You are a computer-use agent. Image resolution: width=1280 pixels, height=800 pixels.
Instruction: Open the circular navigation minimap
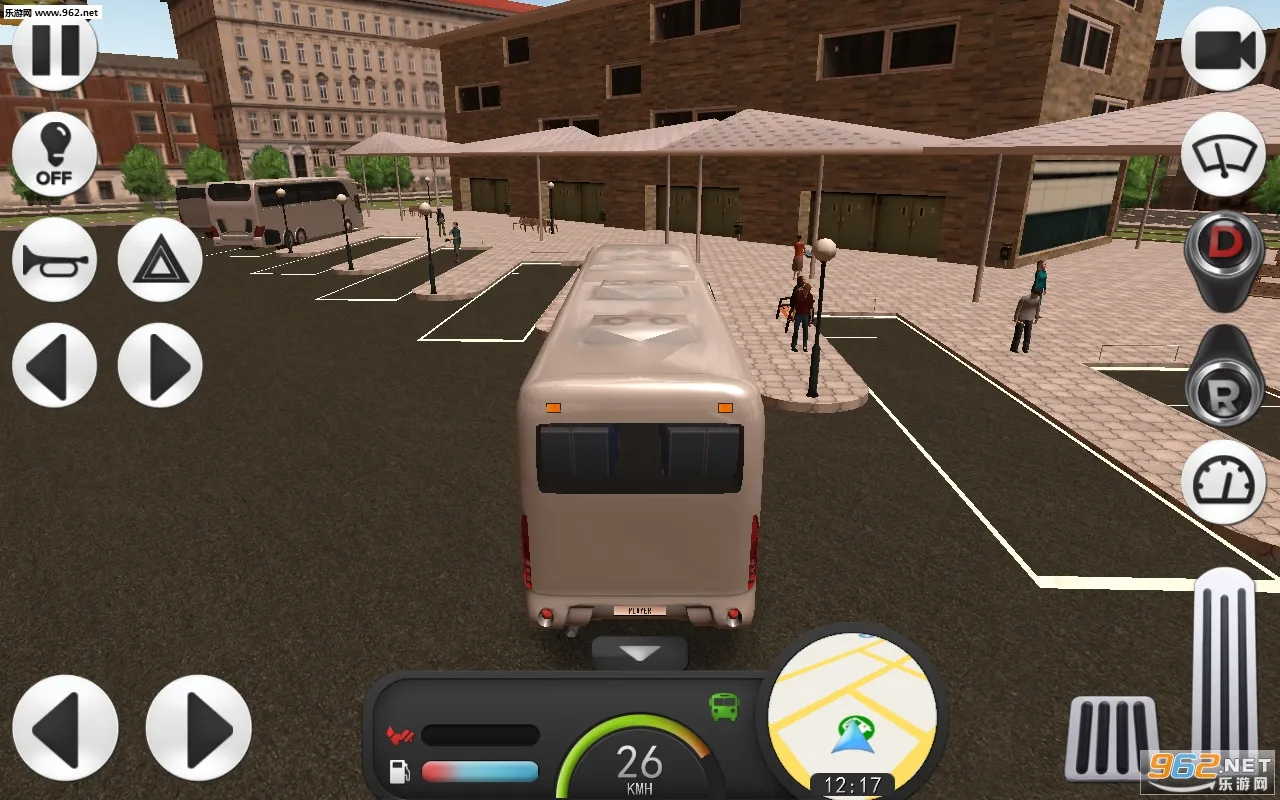(x=852, y=710)
